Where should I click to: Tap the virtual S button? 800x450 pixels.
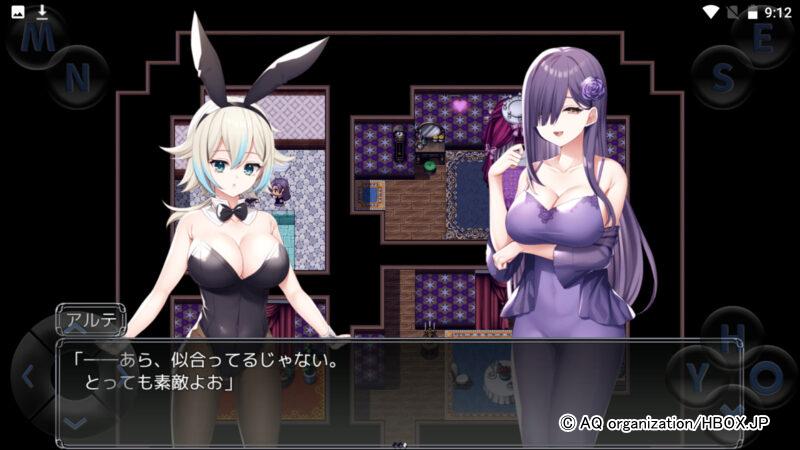[723, 75]
